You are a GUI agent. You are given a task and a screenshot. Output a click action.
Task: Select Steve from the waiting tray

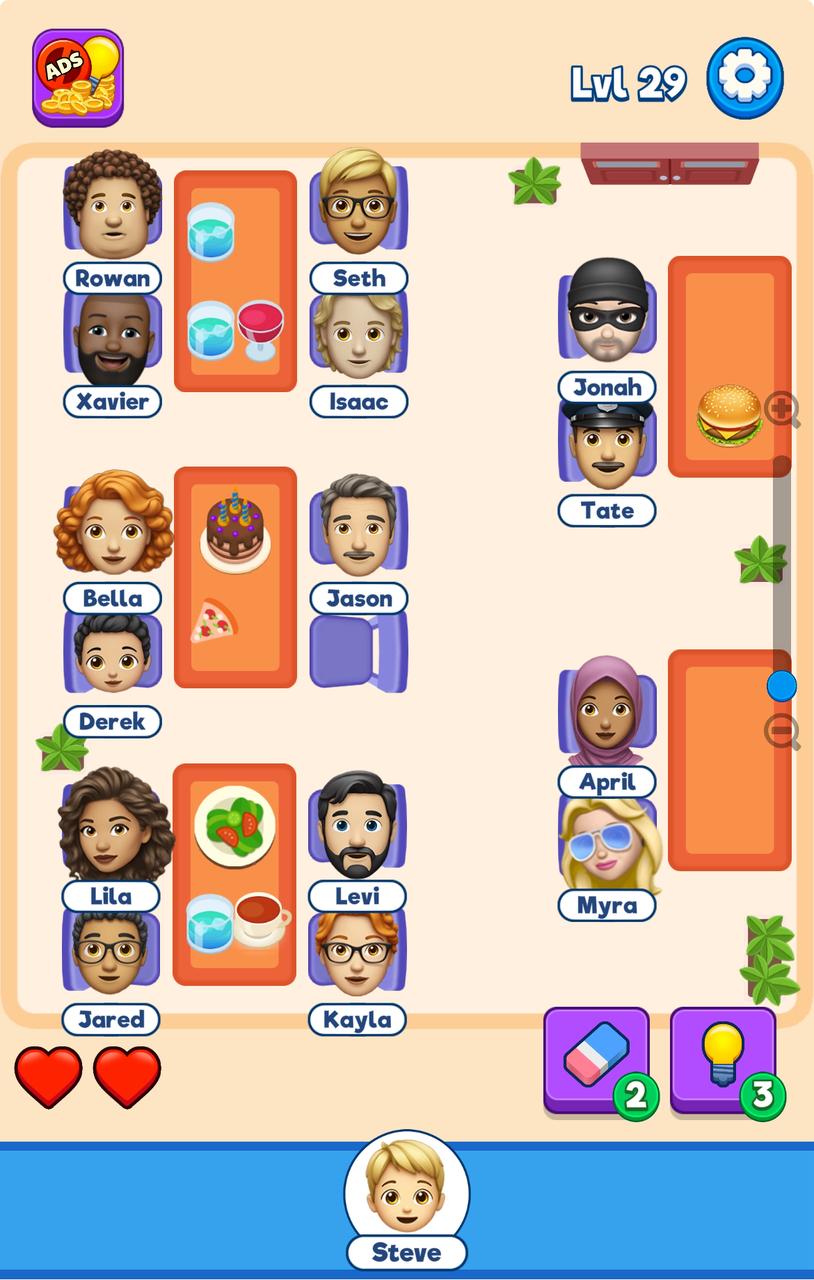(x=406, y=1188)
